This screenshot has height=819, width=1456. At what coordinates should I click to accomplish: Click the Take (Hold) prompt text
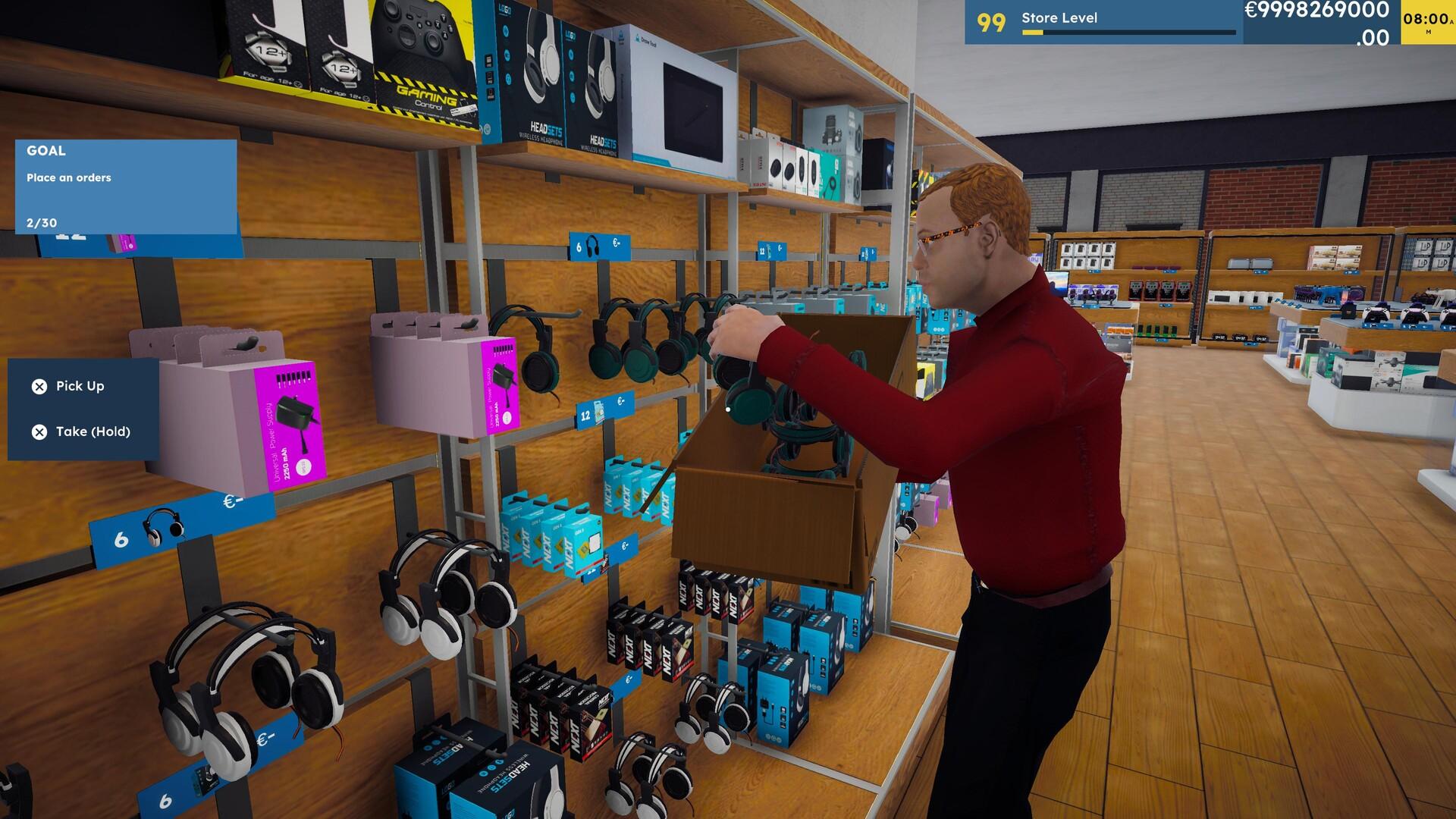93,431
